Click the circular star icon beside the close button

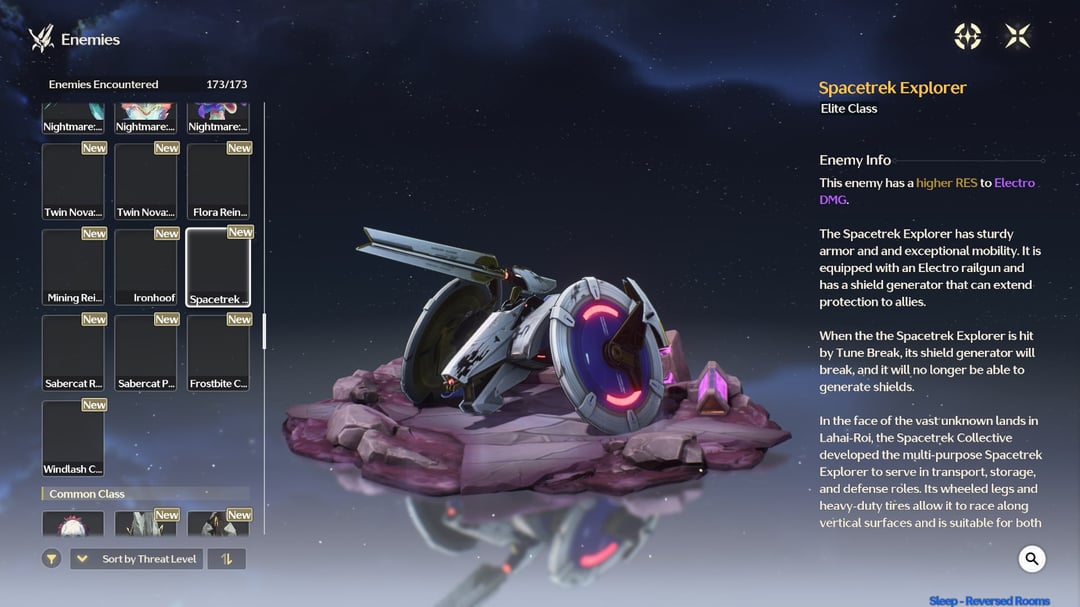tap(967, 37)
